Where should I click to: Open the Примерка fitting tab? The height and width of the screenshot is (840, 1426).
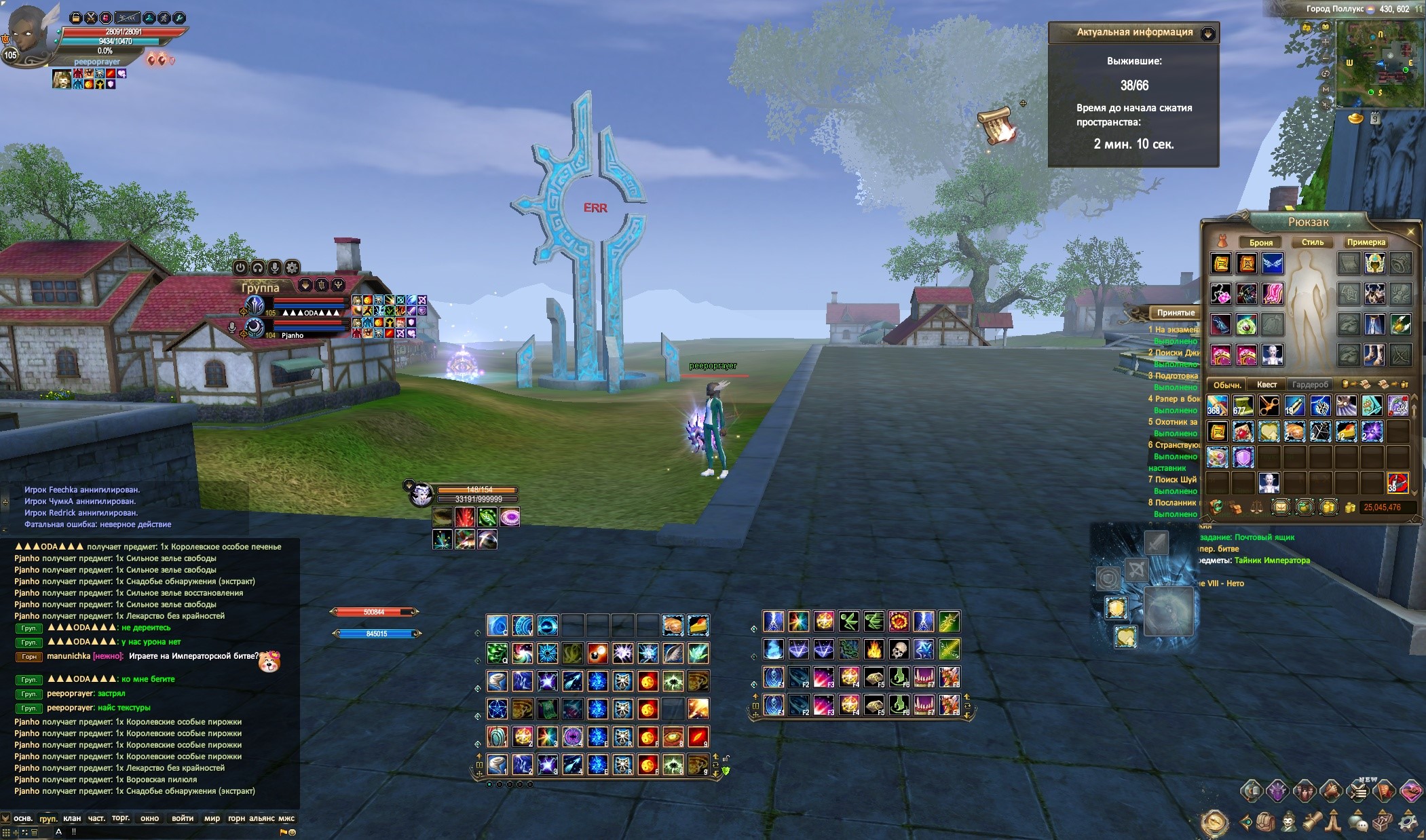tap(1366, 242)
